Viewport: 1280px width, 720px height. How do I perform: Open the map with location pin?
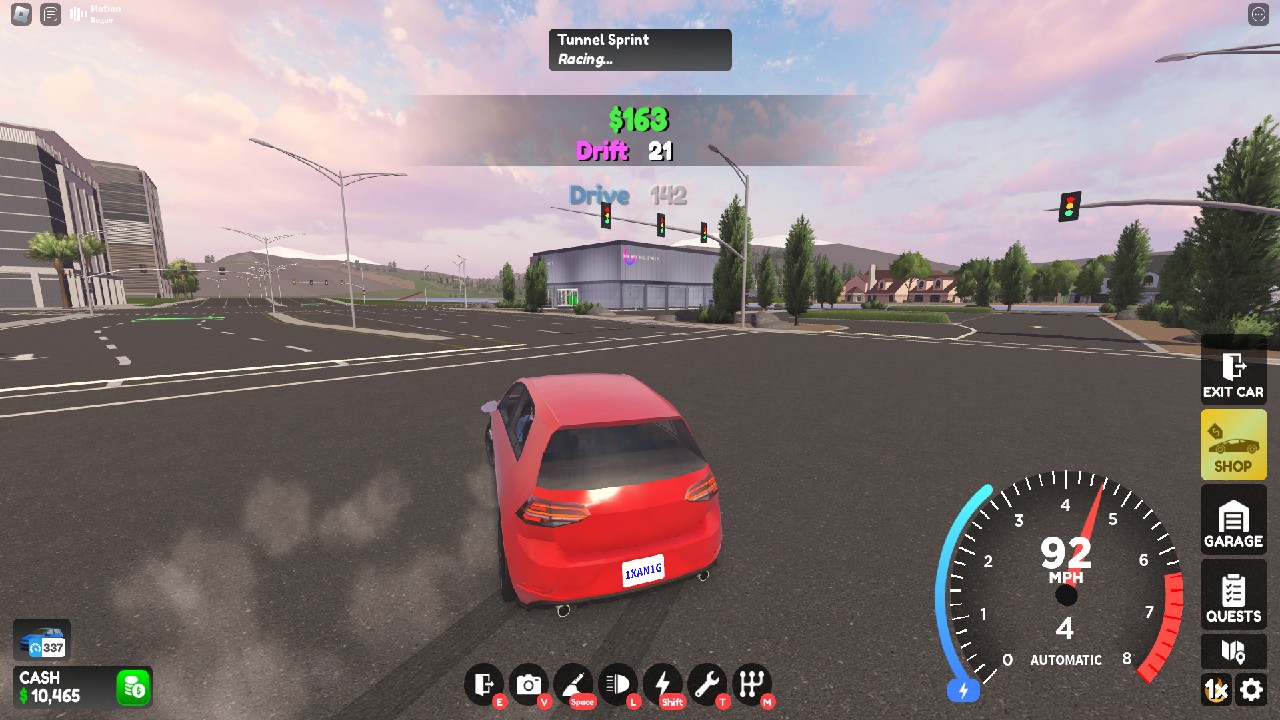click(x=1233, y=653)
